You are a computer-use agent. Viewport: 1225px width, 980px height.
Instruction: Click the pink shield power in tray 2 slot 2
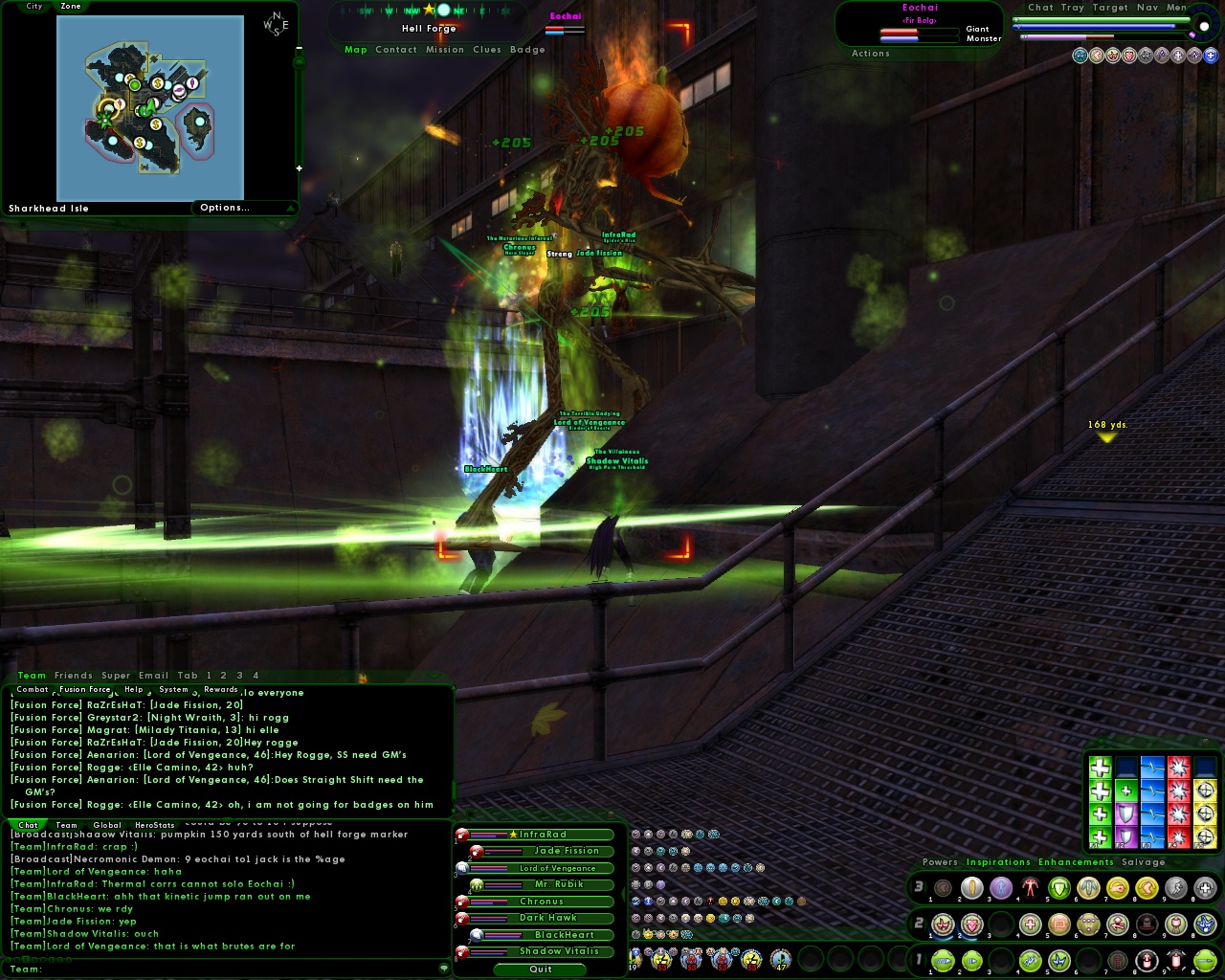click(x=970, y=924)
